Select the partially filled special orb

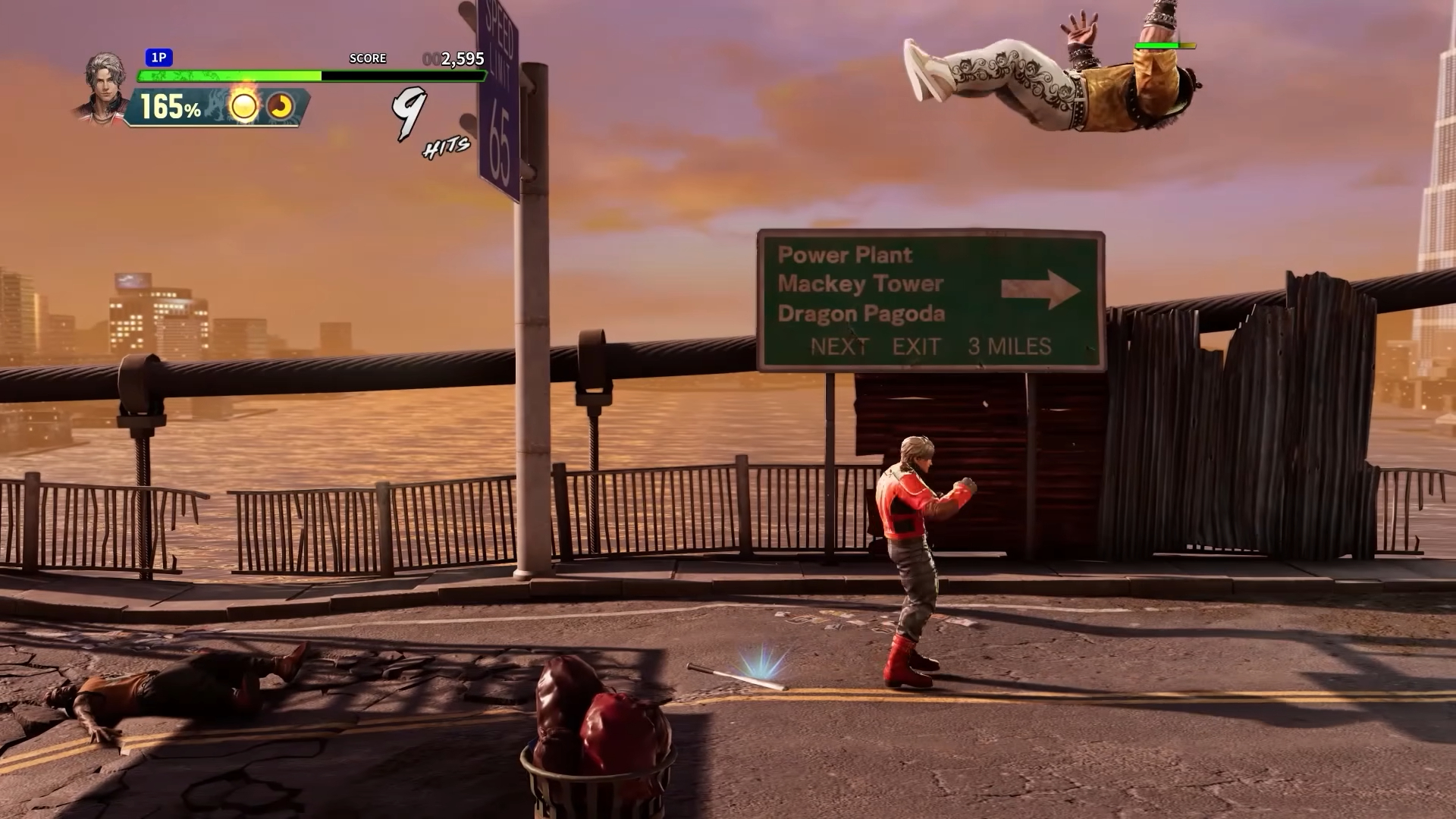[x=281, y=107]
